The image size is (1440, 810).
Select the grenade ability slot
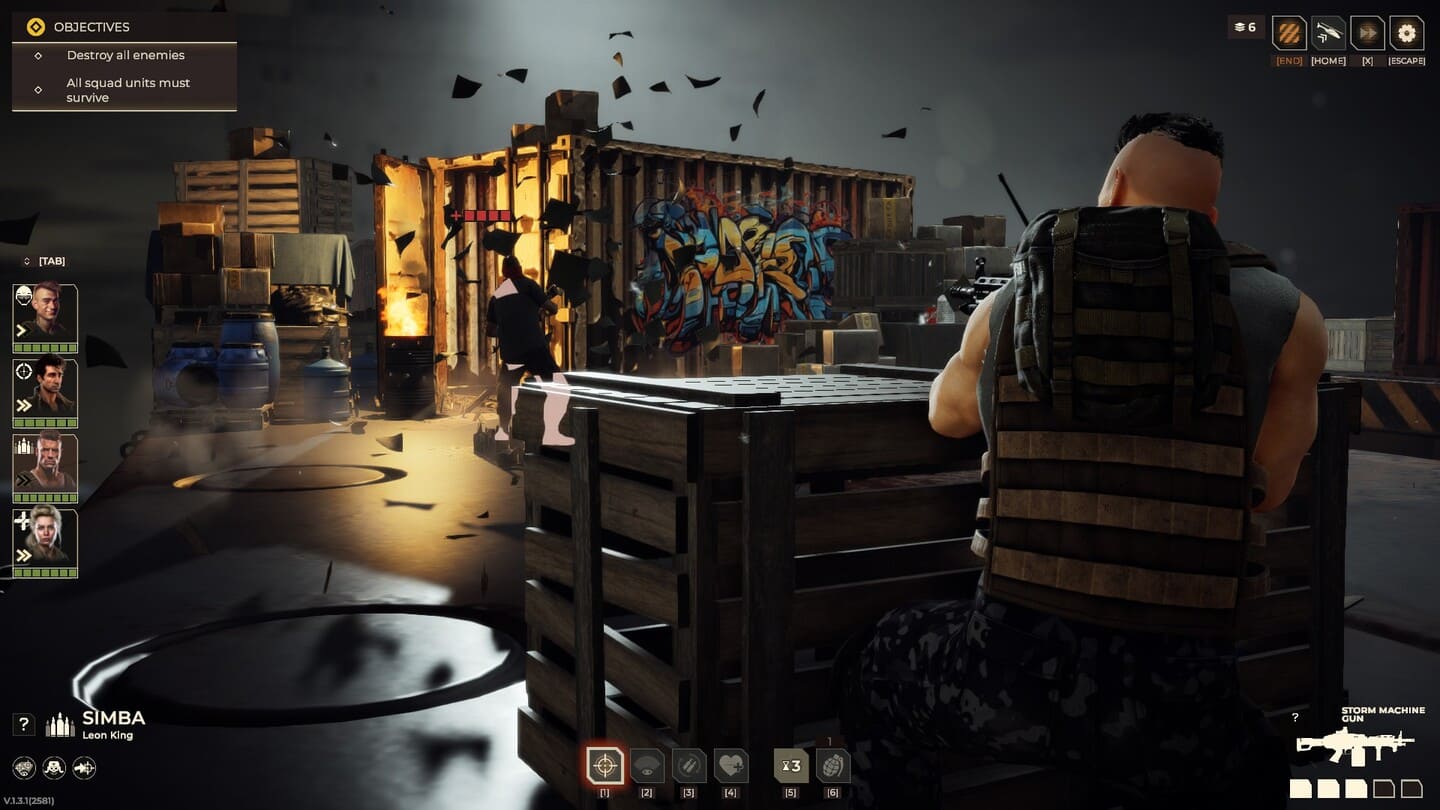coord(833,767)
